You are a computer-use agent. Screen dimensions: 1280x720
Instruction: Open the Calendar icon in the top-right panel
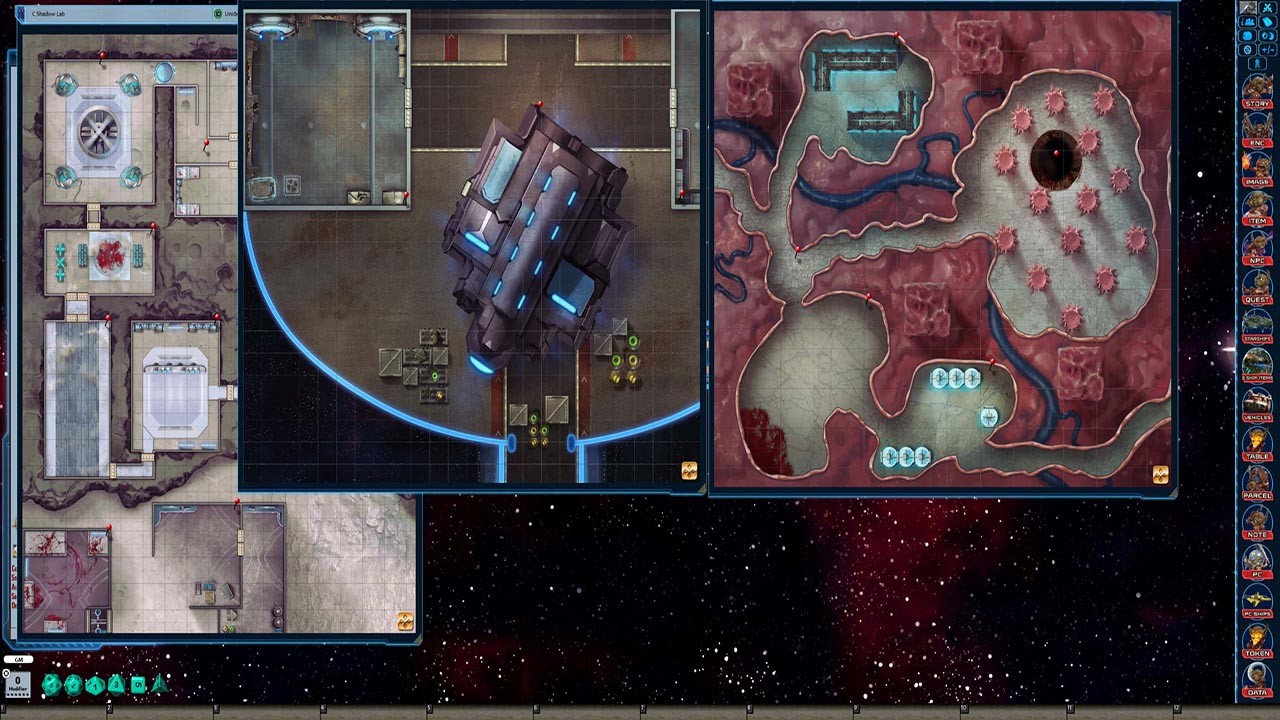[1268, 35]
